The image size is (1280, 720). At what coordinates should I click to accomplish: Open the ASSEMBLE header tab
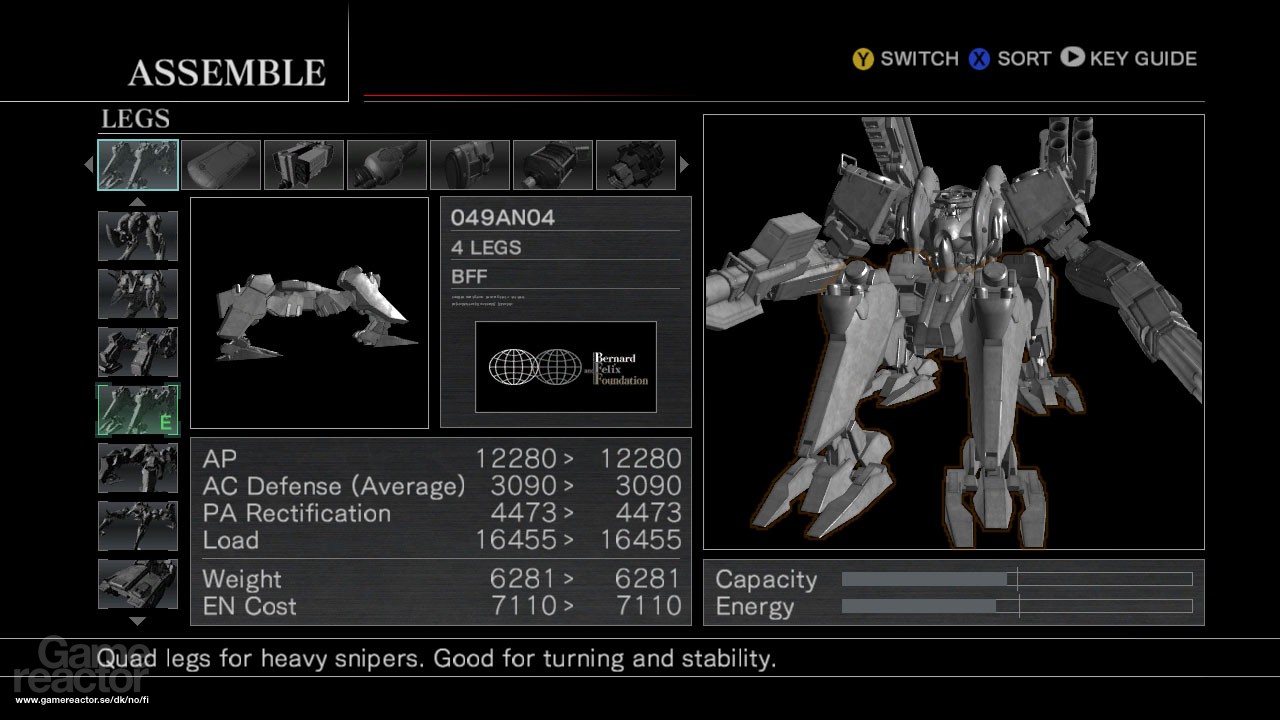tap(227, 71)
